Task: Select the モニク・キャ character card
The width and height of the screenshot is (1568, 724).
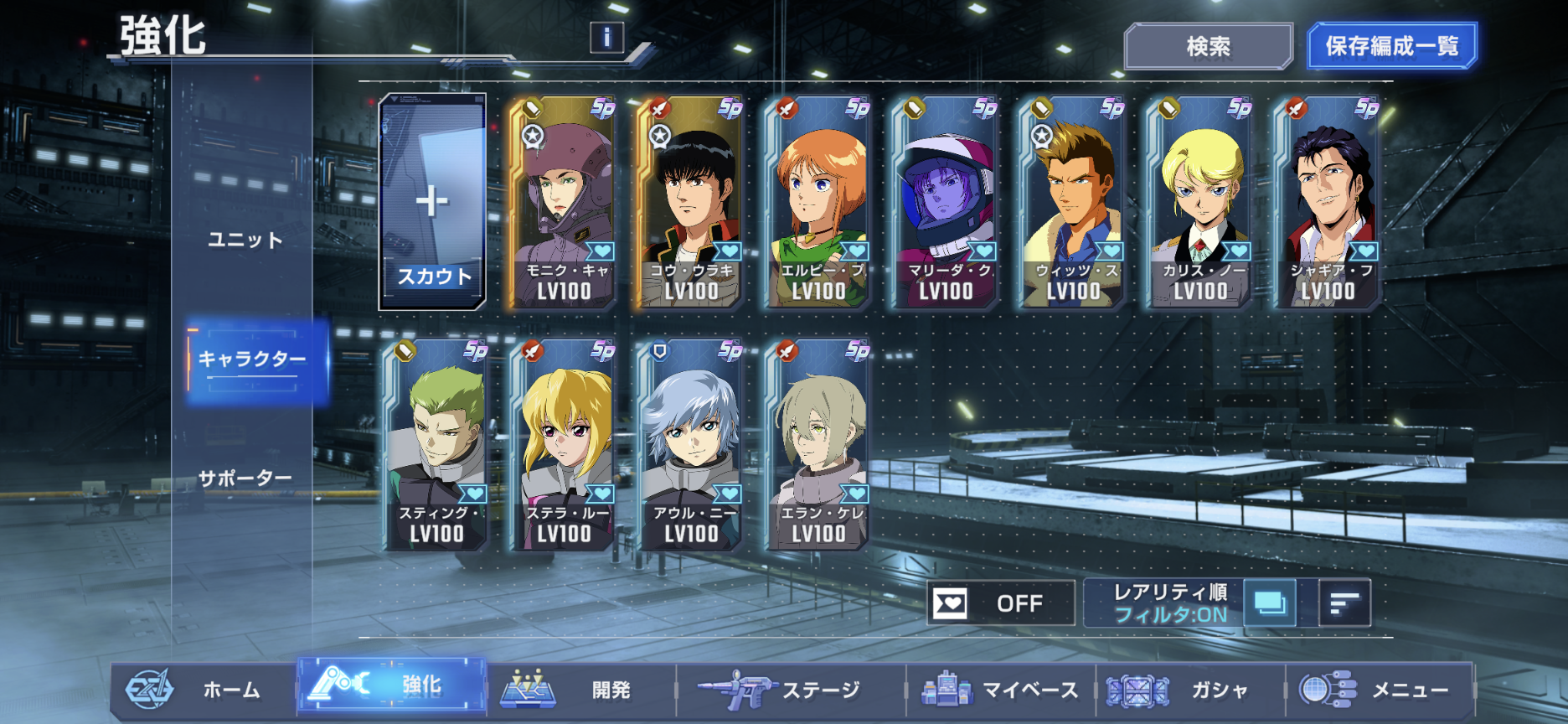Action: click(563, 202)
